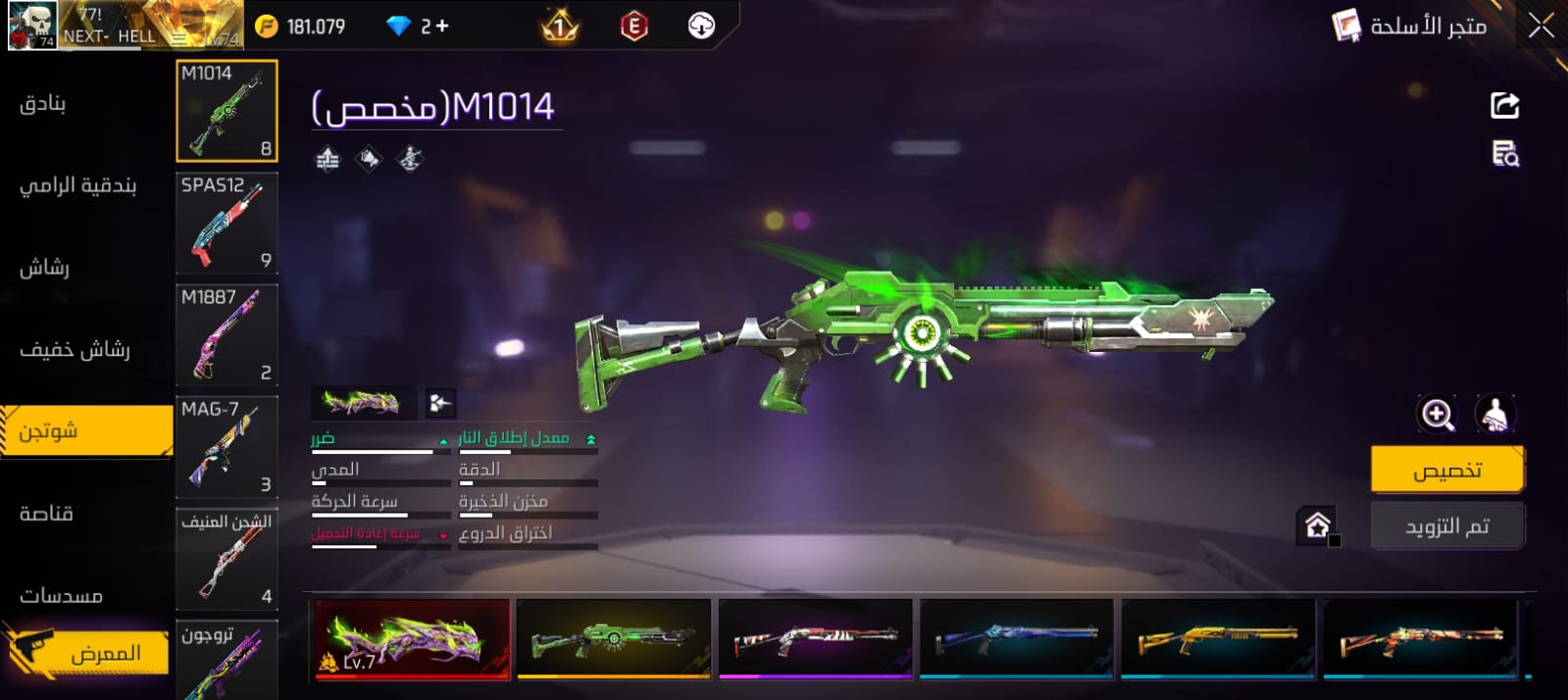Image resolution: width=1568 pixels, height=700 pixels.
Task: Open the بندقية الرامي marksman rifle category
Action: click(78, 185)
